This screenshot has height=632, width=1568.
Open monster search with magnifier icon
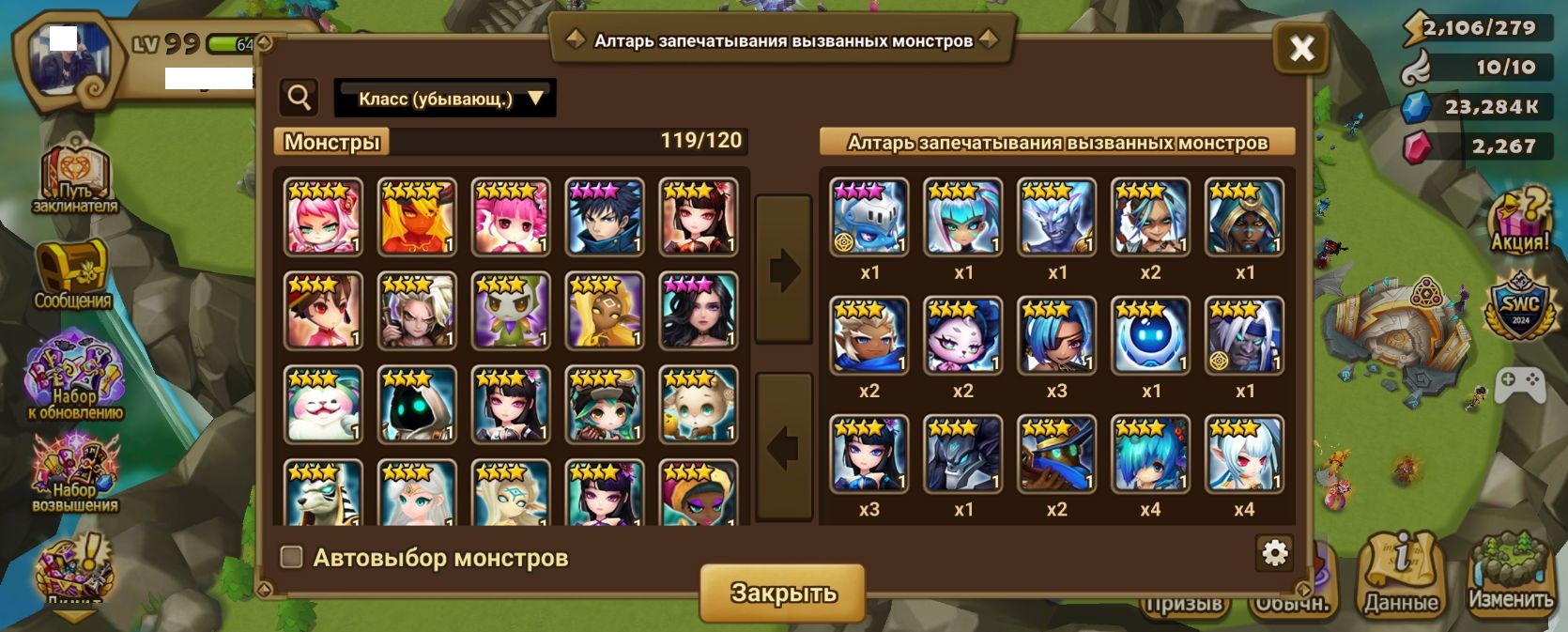coord(300,98)
